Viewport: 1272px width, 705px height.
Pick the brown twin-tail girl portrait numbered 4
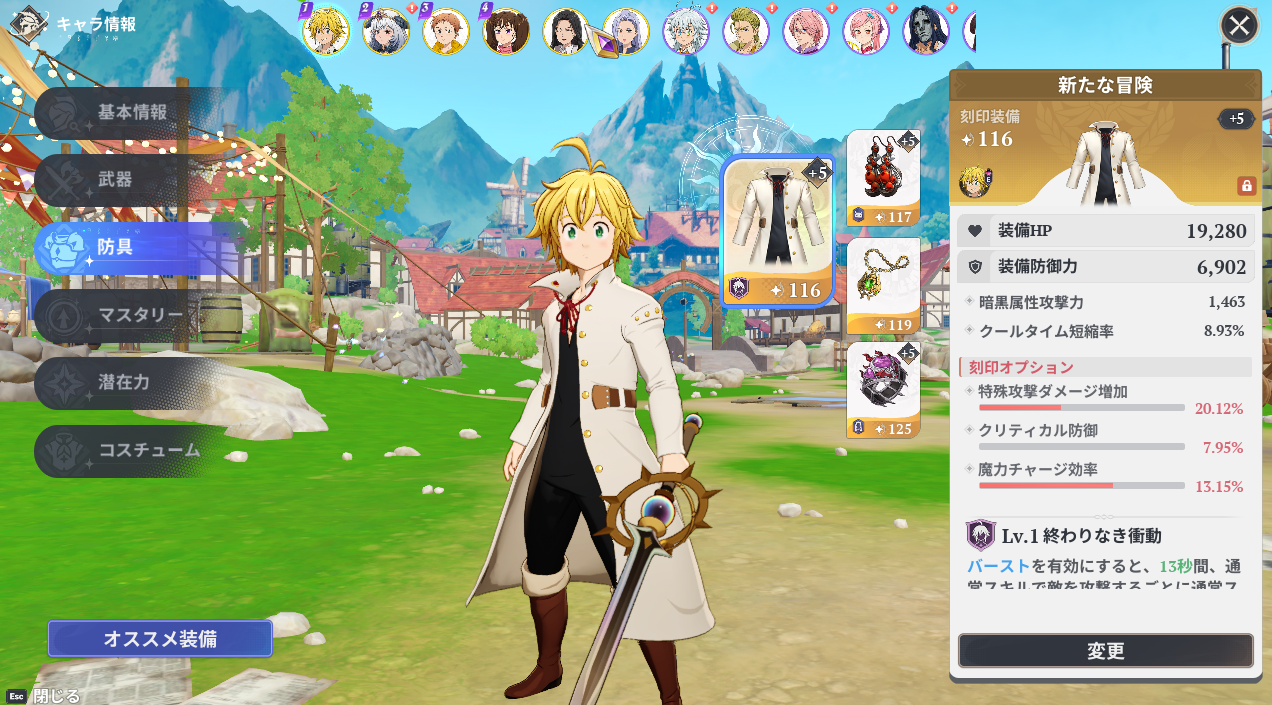[506, 30]
